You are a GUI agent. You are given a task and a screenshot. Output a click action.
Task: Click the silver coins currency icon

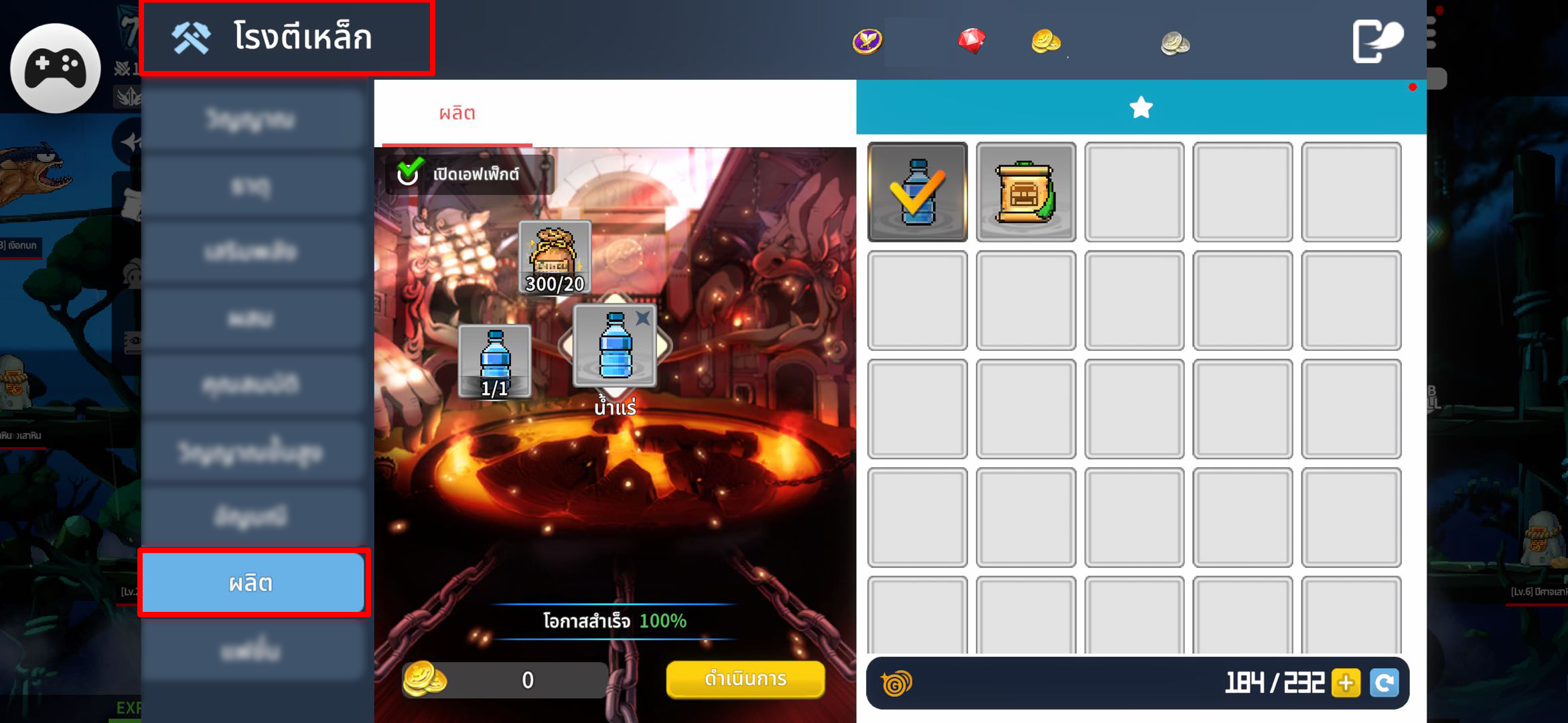[x=1175, y=44]
